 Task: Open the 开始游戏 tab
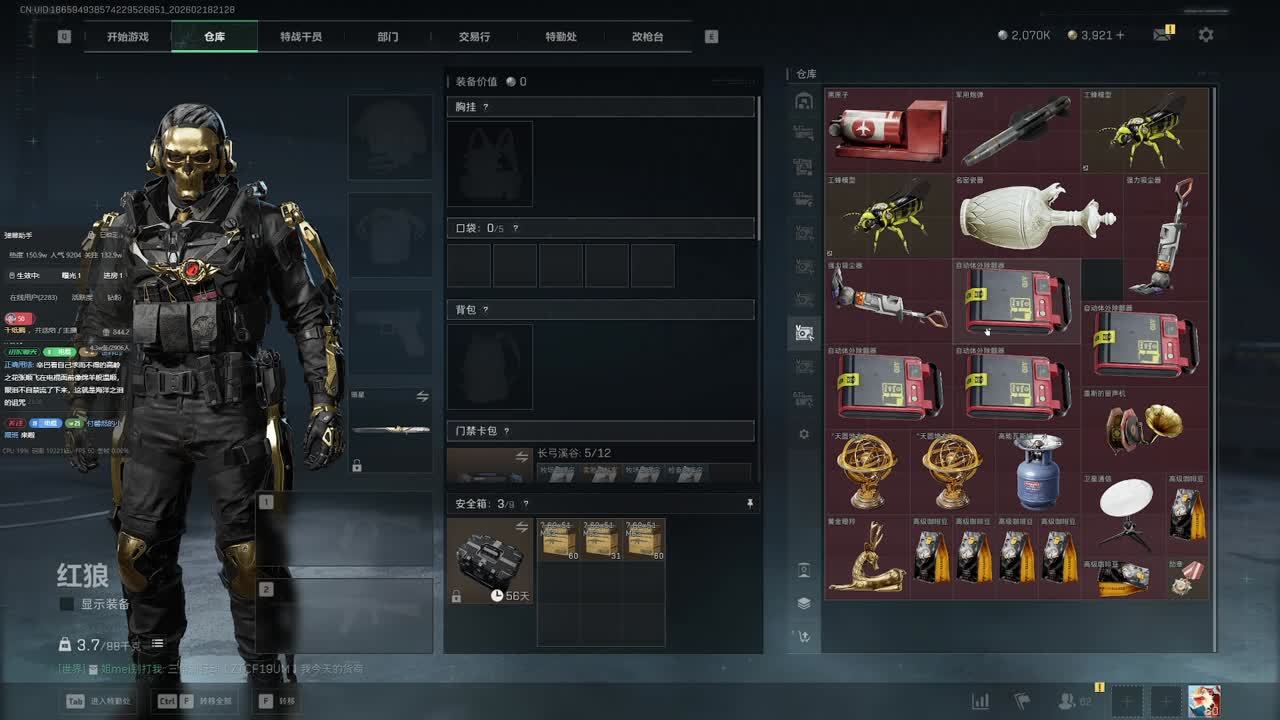pos(128,37)
